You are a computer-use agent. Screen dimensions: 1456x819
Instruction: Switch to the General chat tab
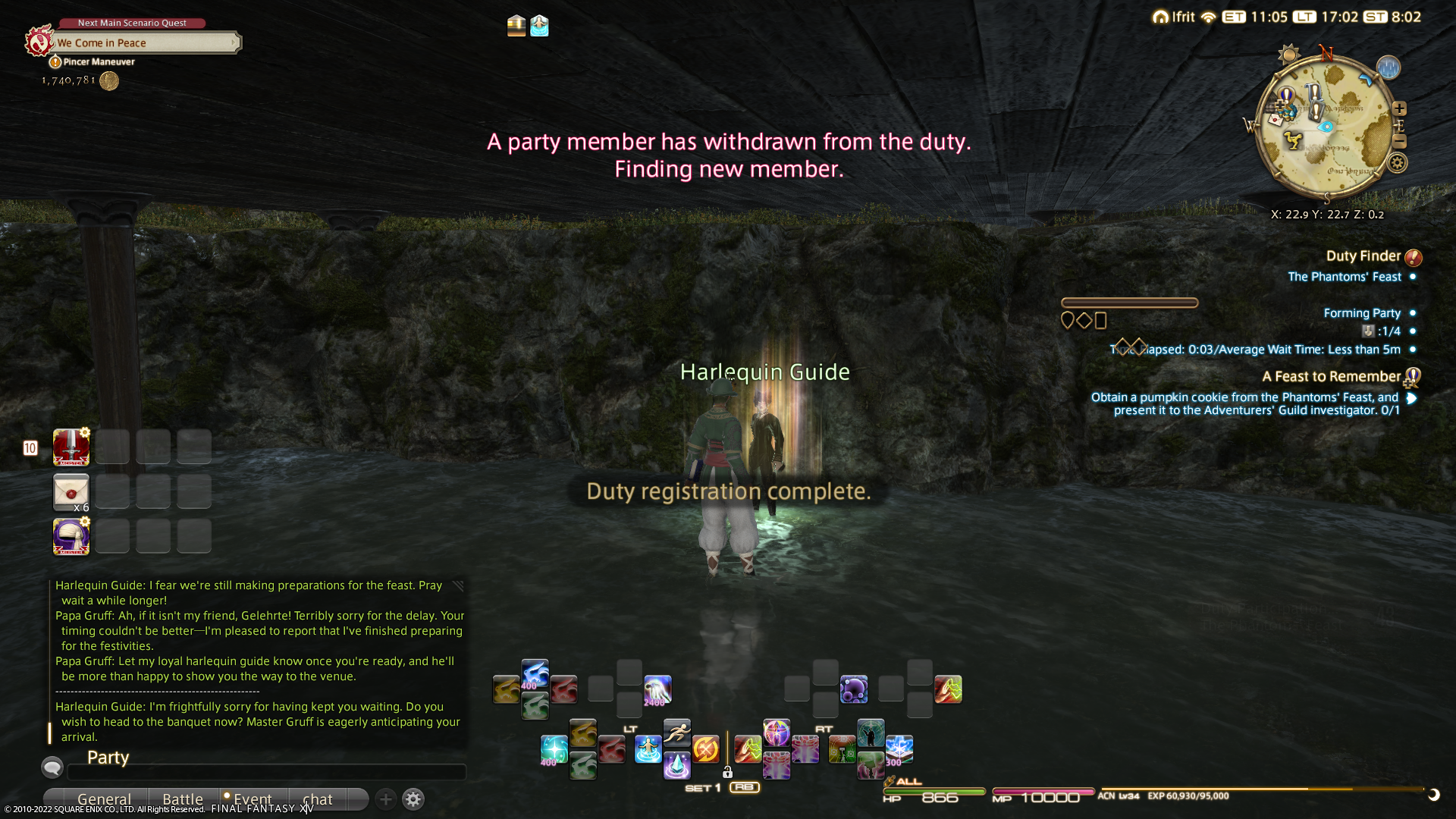(x=104, y=799)
